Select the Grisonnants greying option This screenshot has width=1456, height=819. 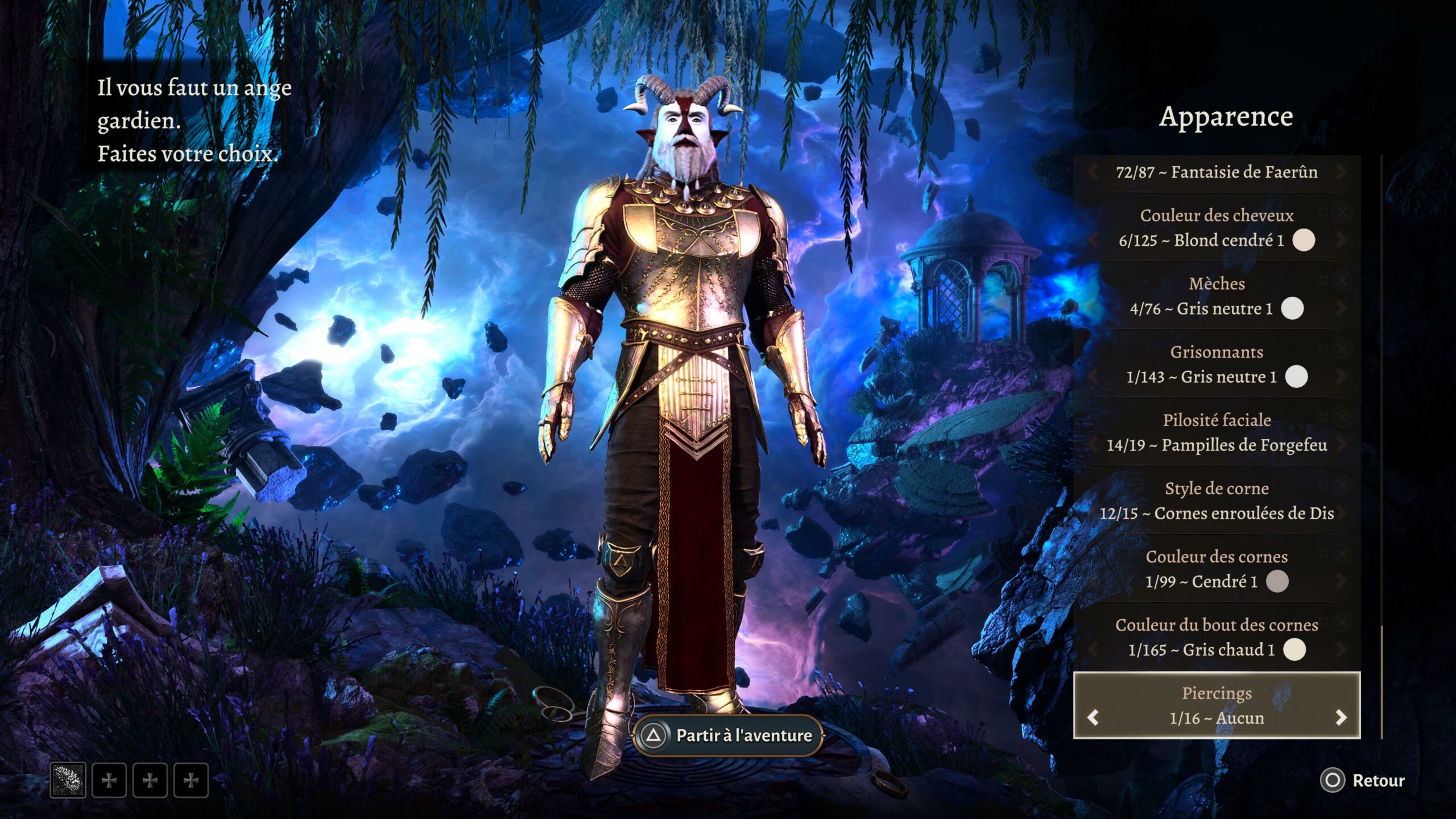click(x=1216, y=364)
